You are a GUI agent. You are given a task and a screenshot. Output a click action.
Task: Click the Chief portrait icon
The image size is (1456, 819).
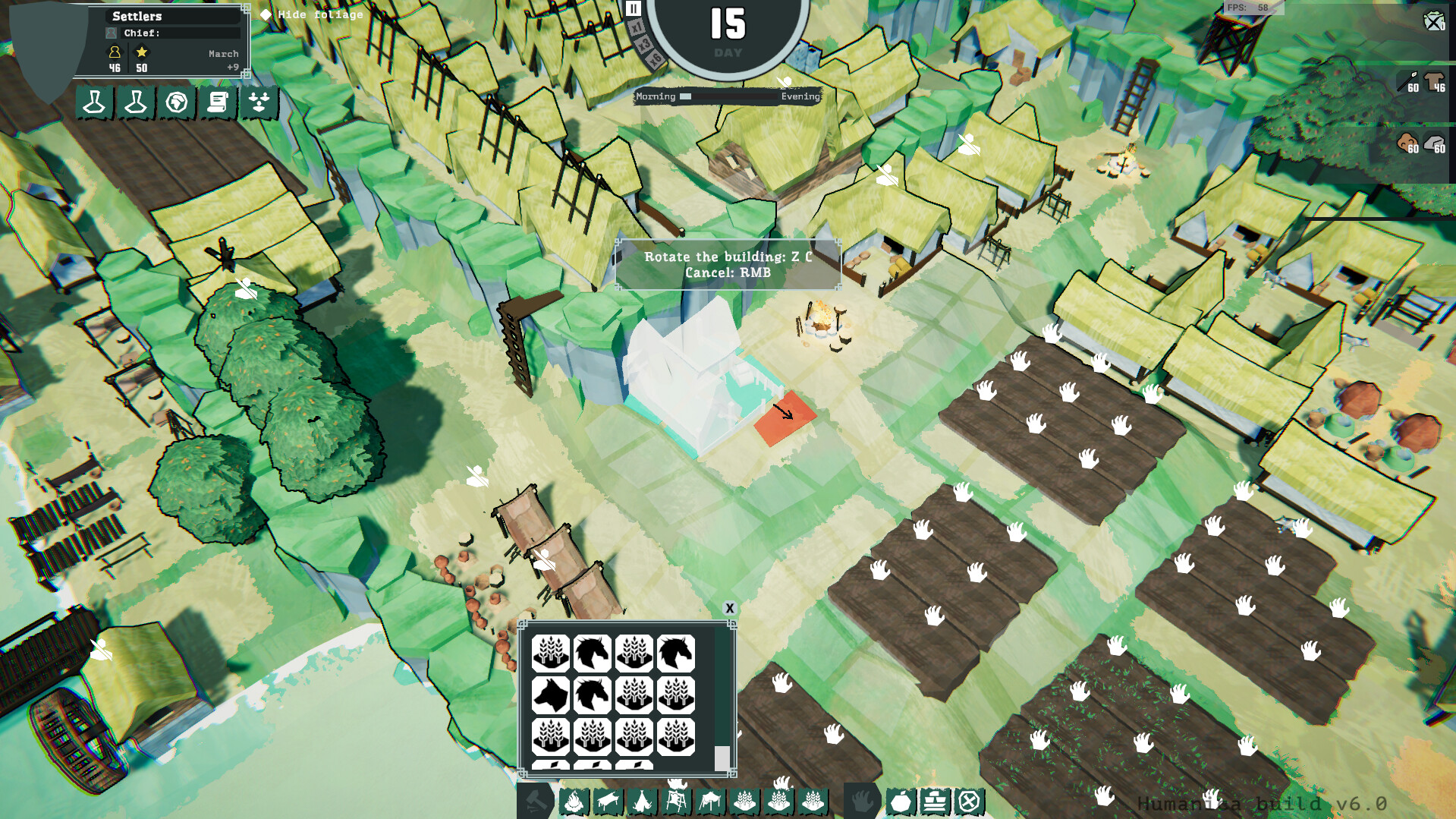coord(111,33)
